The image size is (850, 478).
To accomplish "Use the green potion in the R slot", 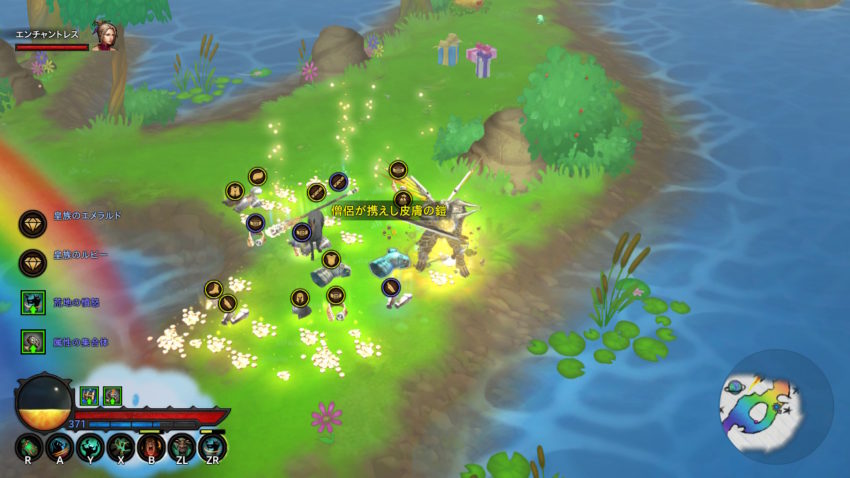I will [29, 447].
